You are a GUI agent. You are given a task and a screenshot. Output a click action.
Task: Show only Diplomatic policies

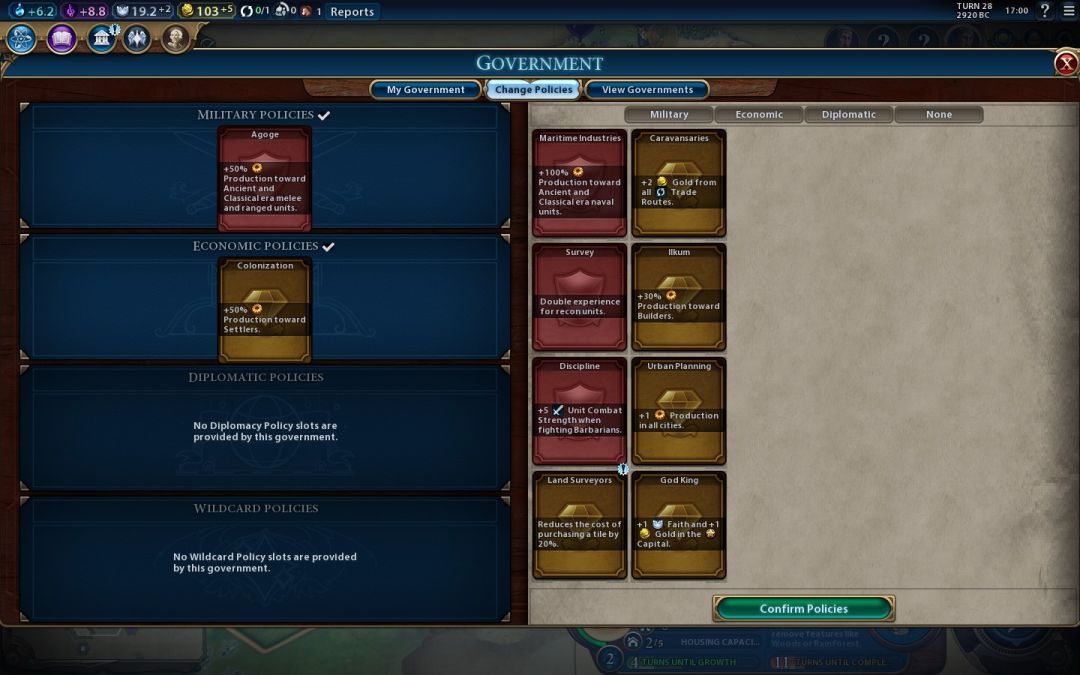(848, 115)
